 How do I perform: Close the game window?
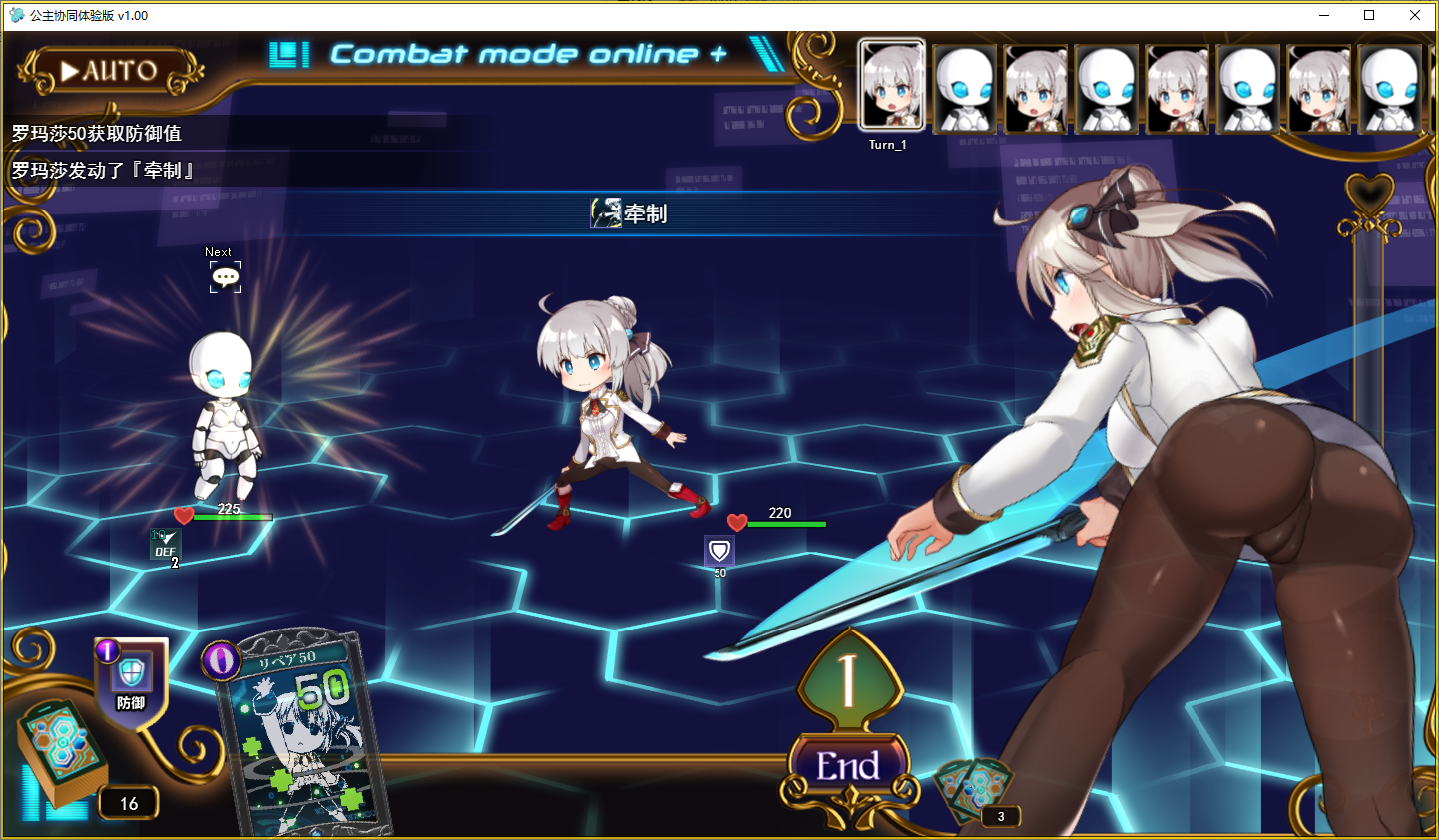[1414, 15]
